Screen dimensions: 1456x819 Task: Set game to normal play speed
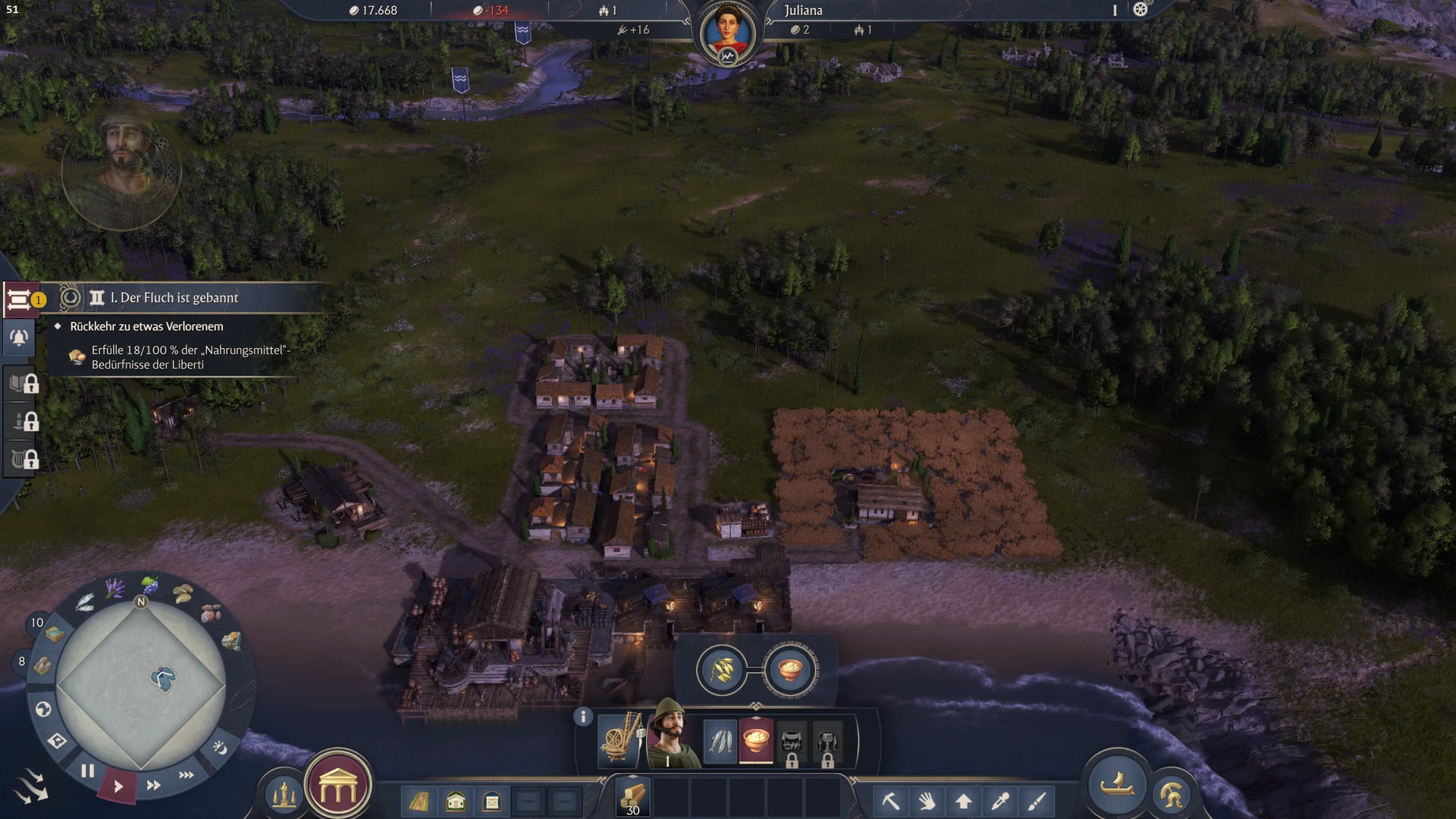(x=118, y=786)
